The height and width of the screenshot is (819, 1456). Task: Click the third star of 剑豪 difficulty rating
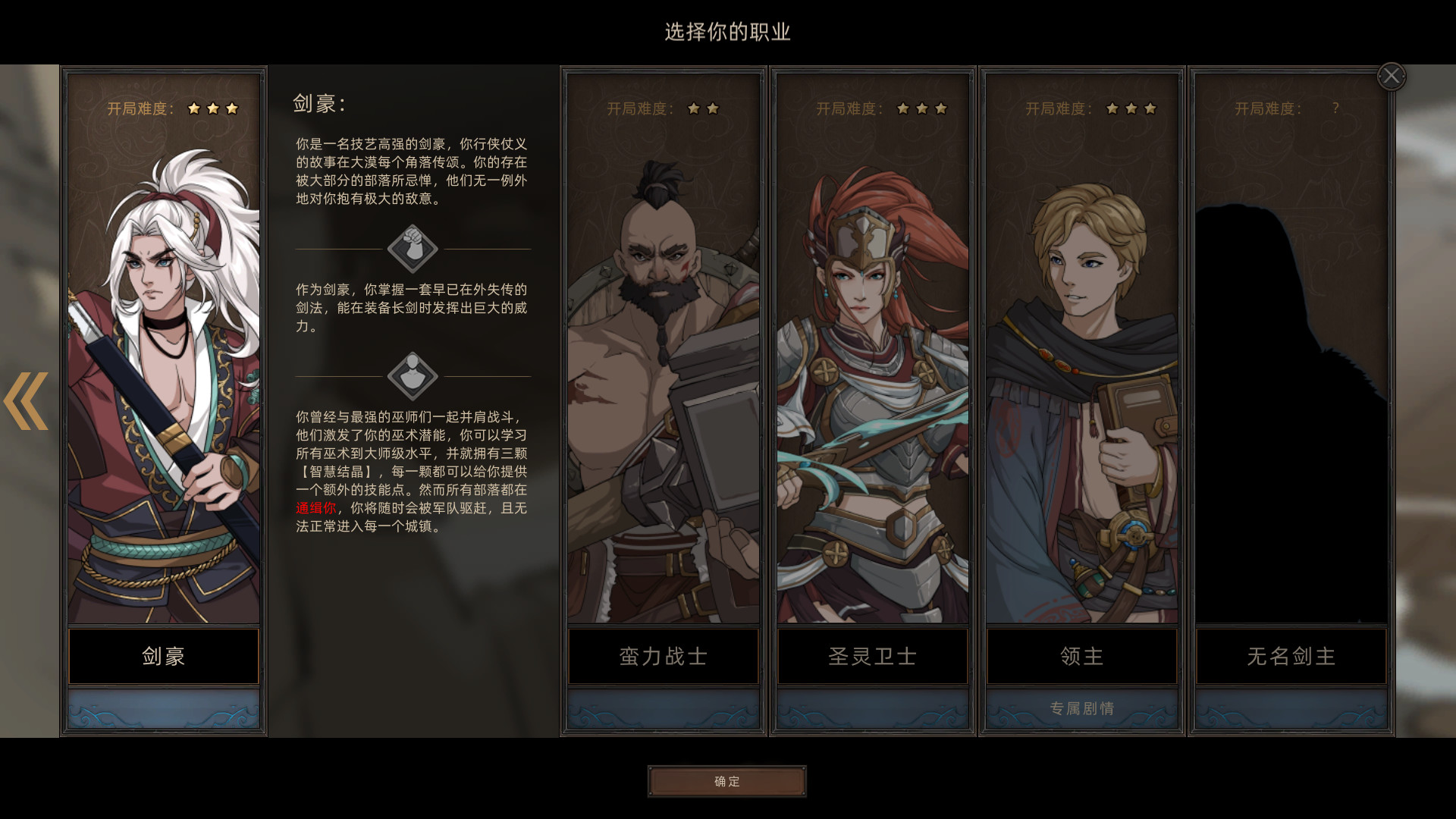pos(235,109)
